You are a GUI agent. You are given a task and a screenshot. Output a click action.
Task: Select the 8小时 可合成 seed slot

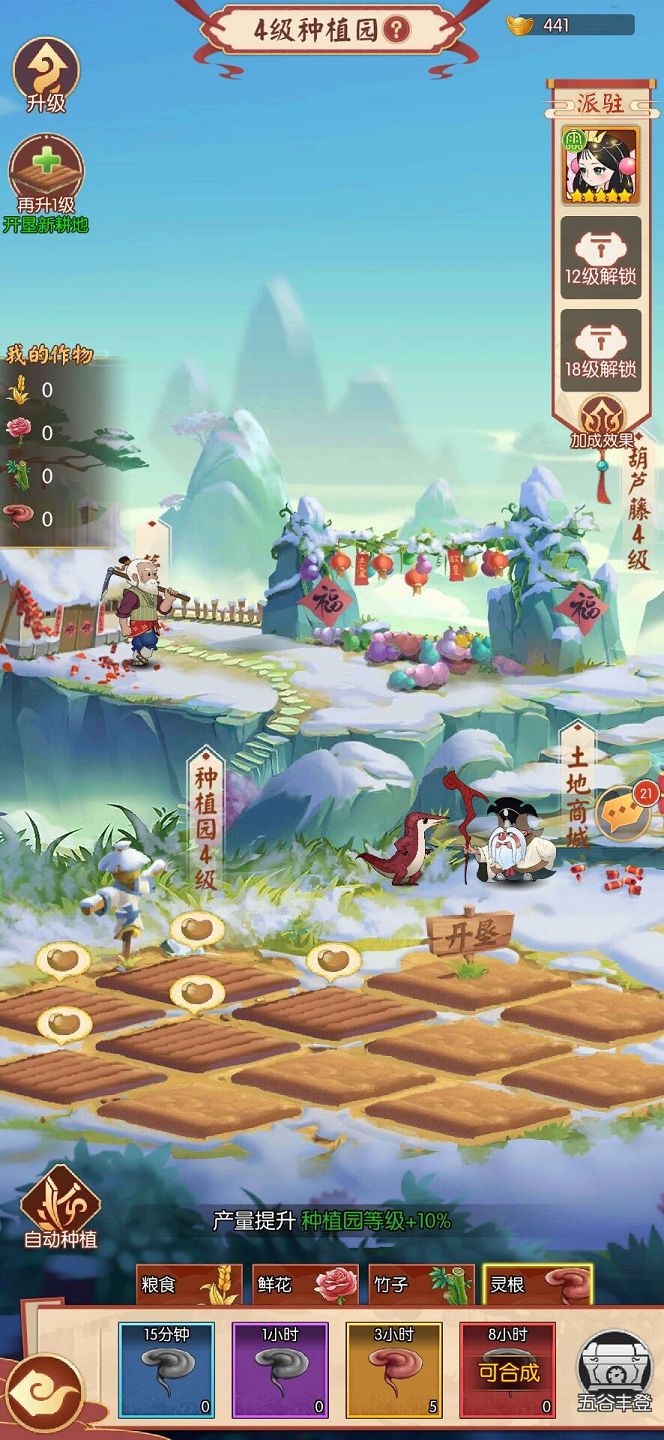pyautogui.click(x=507, y=1370)
